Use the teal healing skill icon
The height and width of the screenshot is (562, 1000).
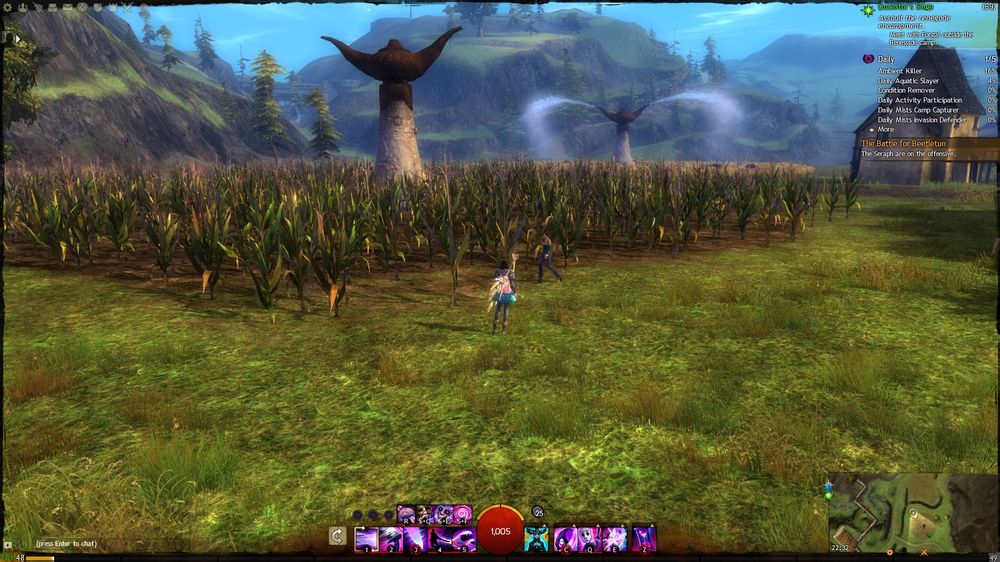[536, 539]
